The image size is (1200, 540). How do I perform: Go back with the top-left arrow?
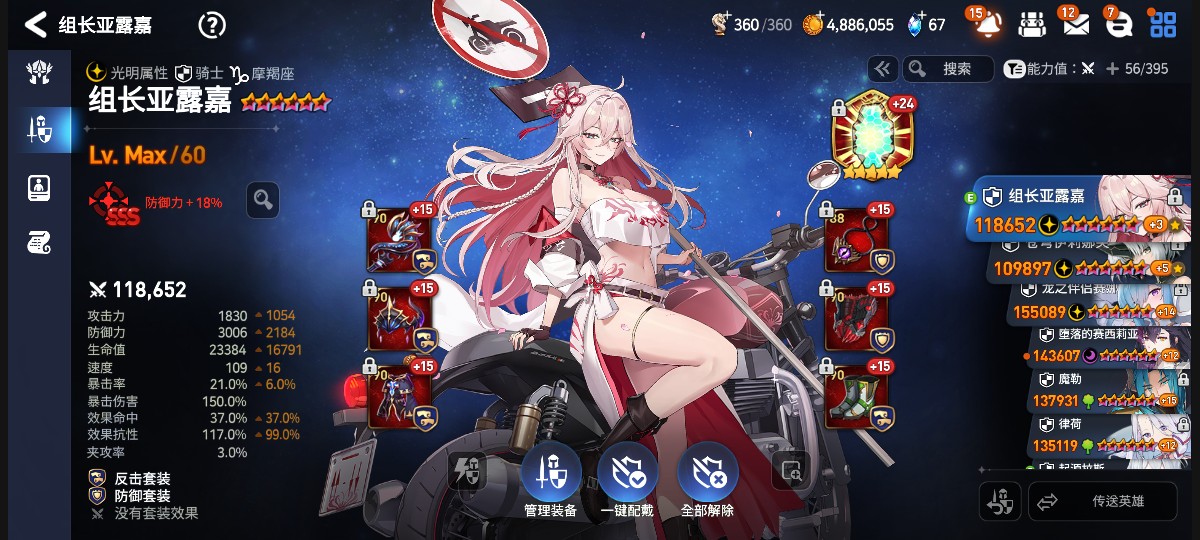(36, 25)
